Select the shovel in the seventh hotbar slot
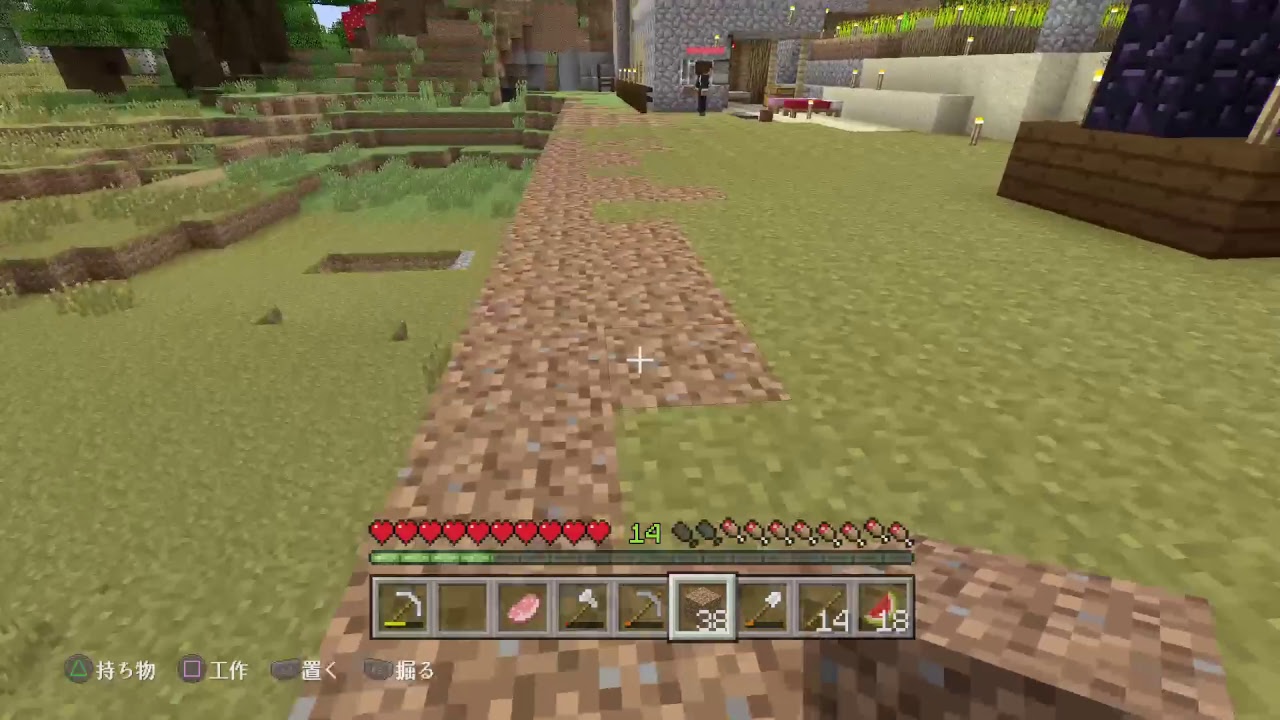Viewport: 1280px width, 720px height. click(x=764, y=604)
